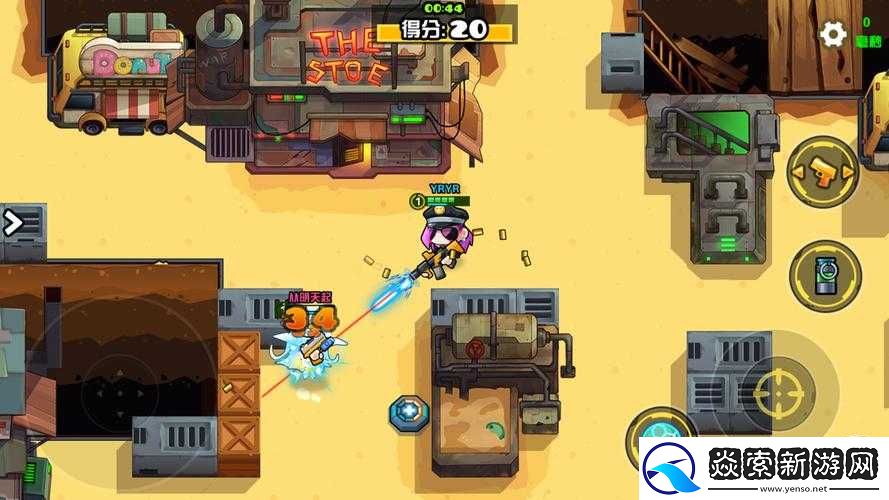Screen dimensions: 889x500
Task: Expand the side panel with the arrow
Action: 14,222
